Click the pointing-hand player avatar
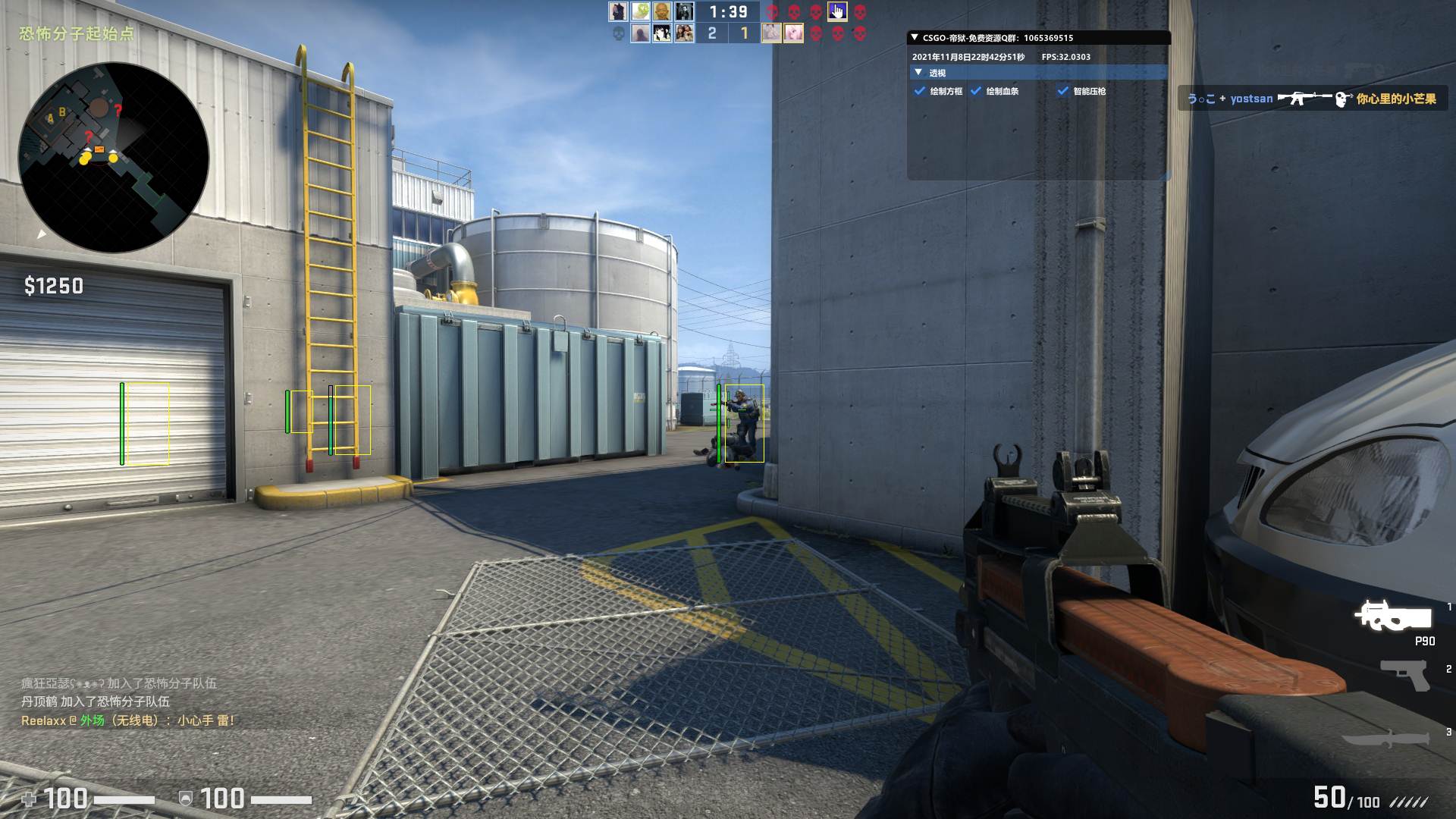This screenshot has height=819, width=1456. point(837,11)
